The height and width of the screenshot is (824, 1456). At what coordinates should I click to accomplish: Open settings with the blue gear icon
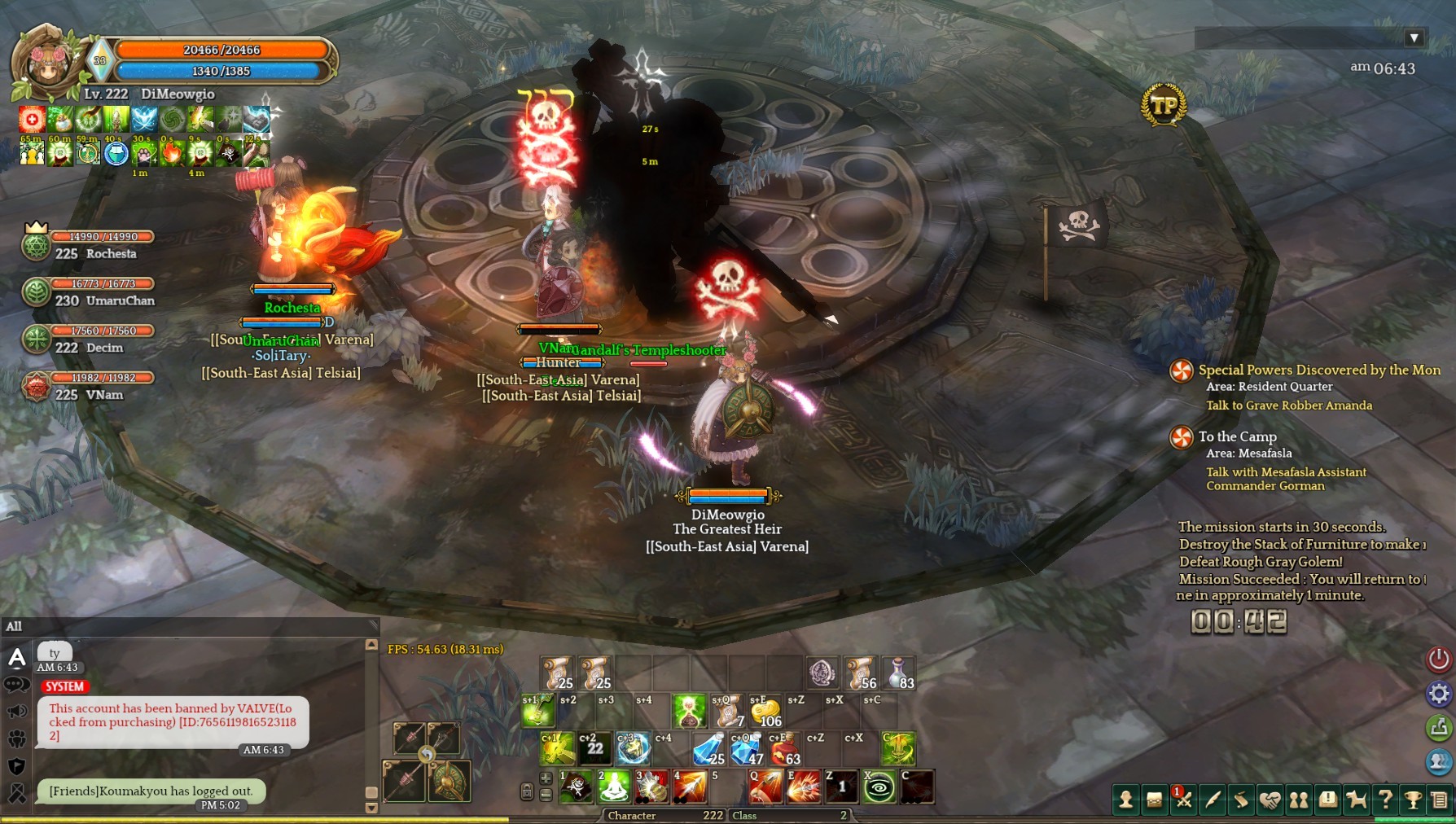click(x=1438, y=694)
